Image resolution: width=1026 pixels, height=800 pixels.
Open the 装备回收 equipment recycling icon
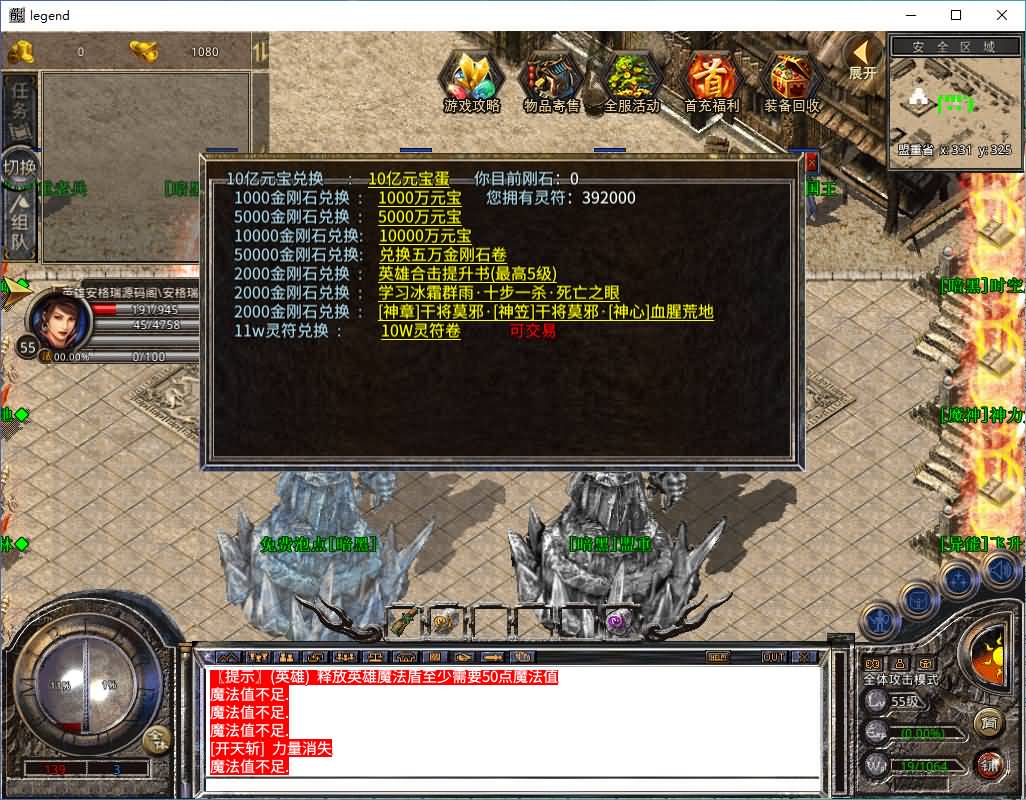point(792,79)
